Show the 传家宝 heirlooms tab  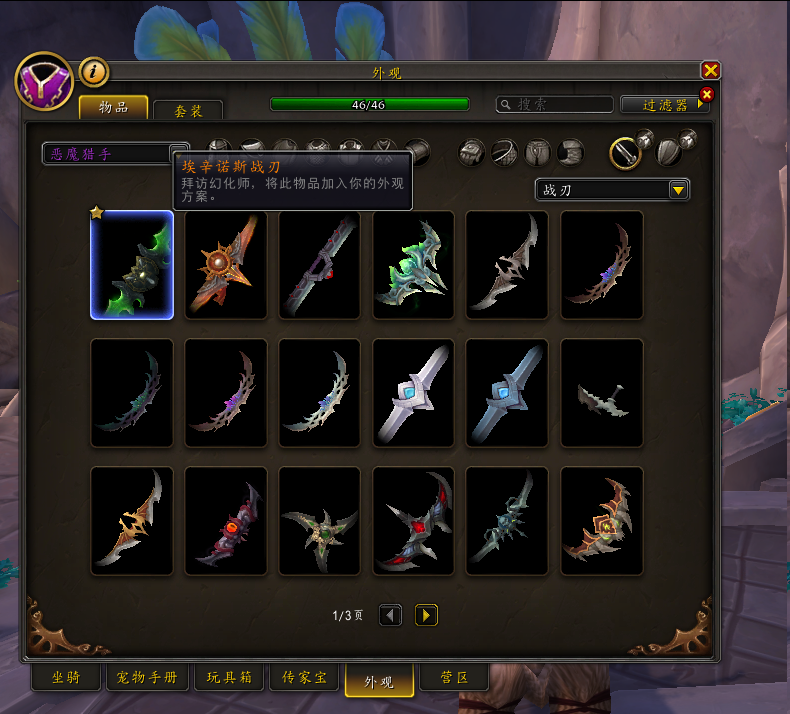click(x=304, y=678)
